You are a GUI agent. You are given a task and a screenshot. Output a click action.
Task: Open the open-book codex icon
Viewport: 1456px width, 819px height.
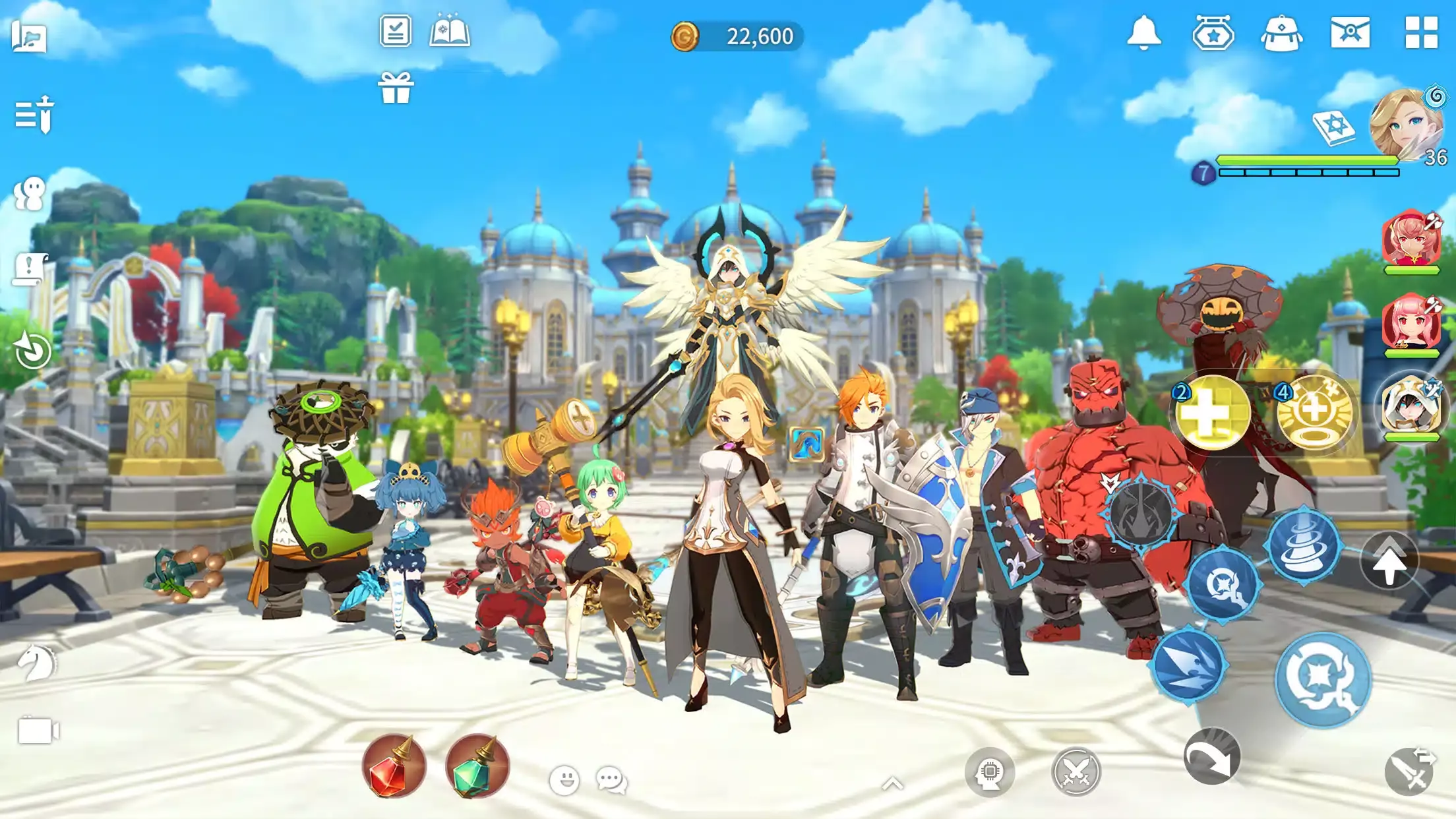(449, 32)
